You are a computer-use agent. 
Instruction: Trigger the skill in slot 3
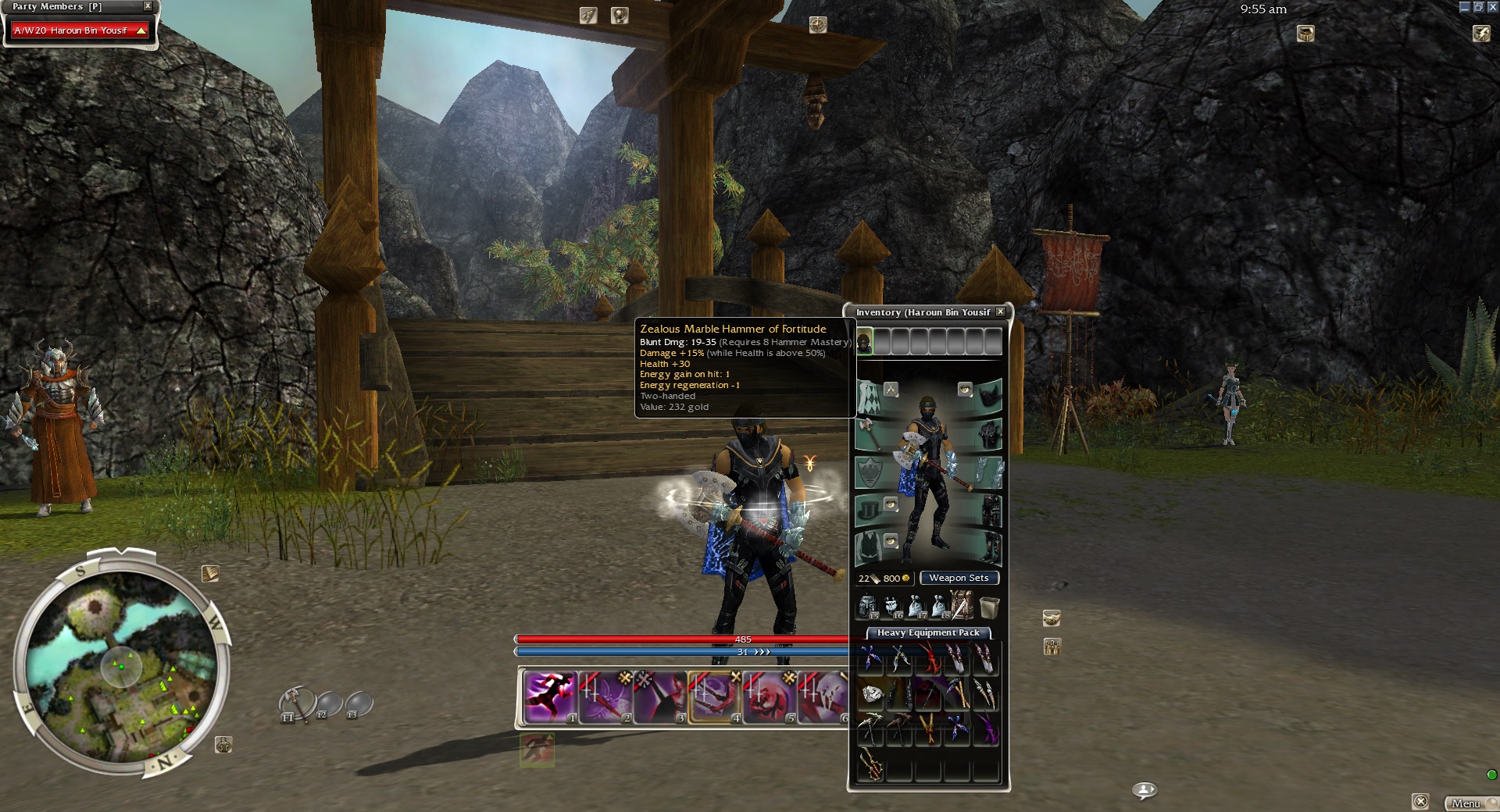tap(660, 696)
